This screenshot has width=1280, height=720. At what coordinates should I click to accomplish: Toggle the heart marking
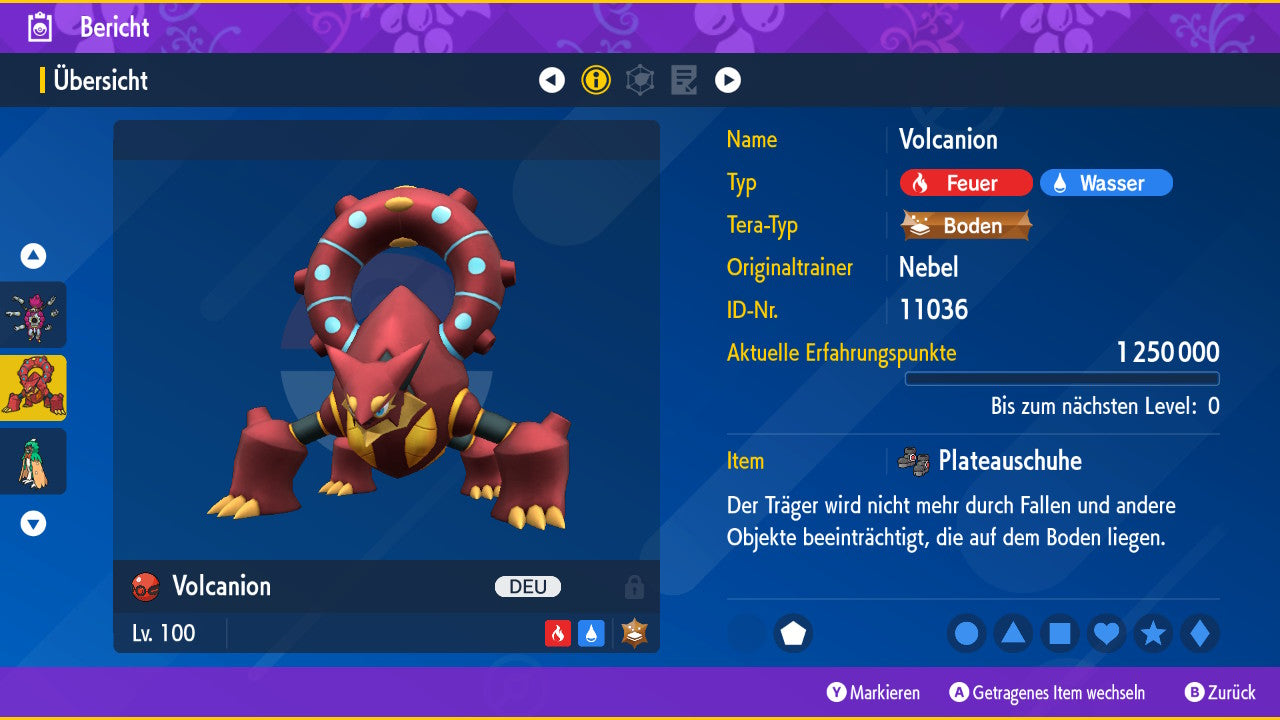1106,633
